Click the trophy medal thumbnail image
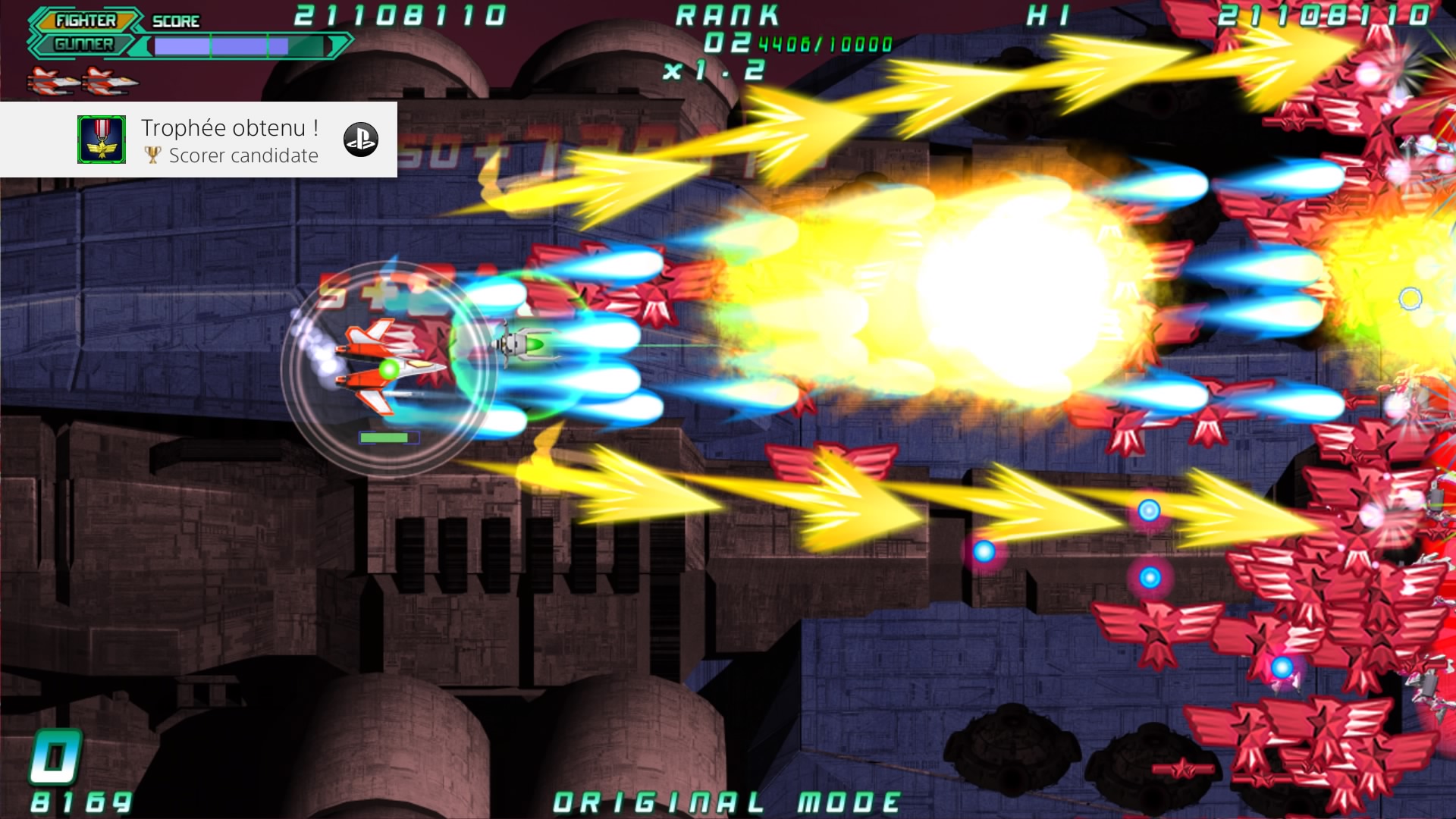1456x819 pixels. (102, 140)
